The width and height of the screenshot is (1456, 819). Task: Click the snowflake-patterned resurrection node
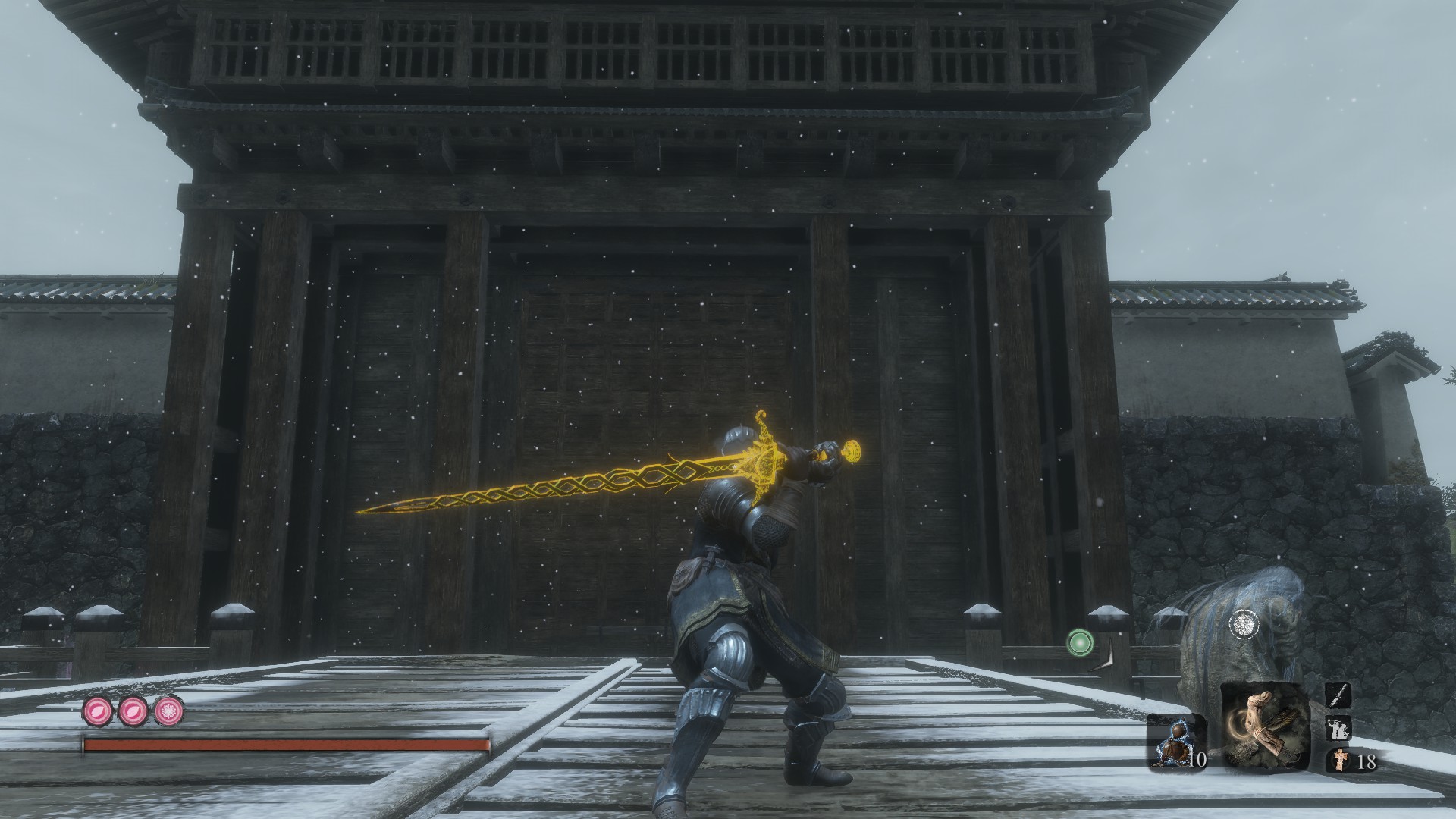pyautogui.click(x=169, y=712)
